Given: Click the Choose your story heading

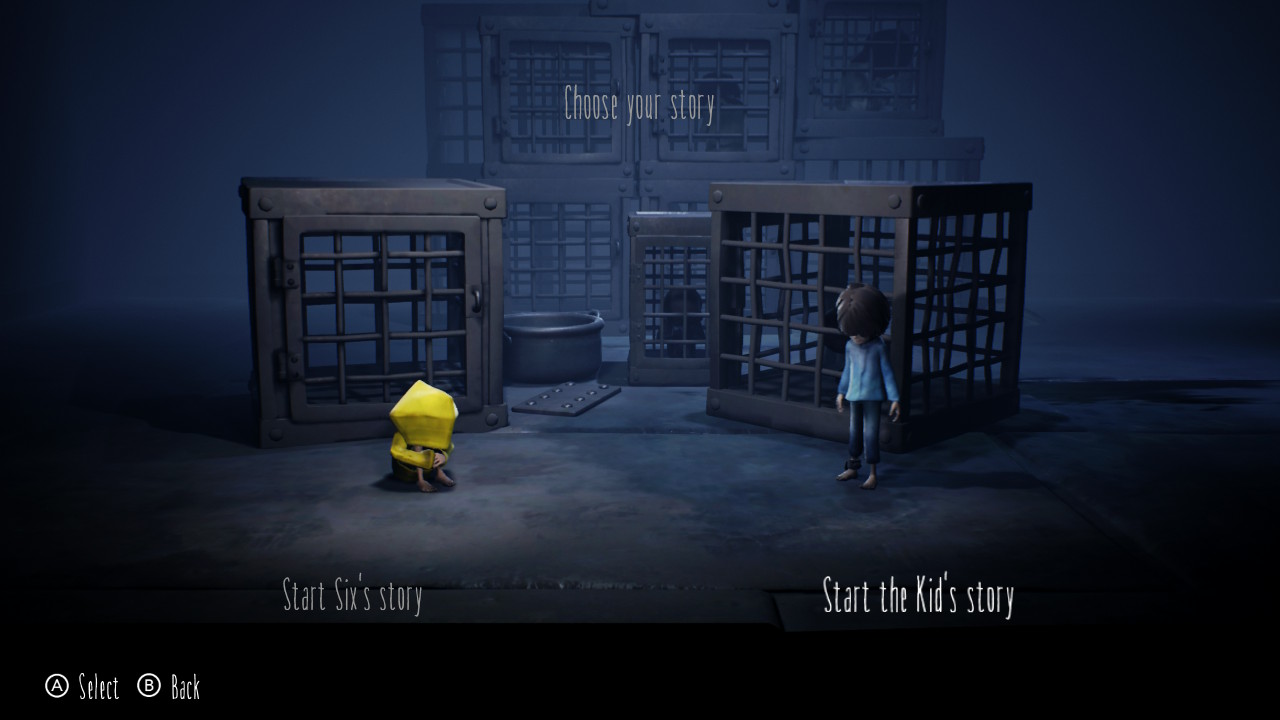Looking at the screenshot, I should click(640, 100).
